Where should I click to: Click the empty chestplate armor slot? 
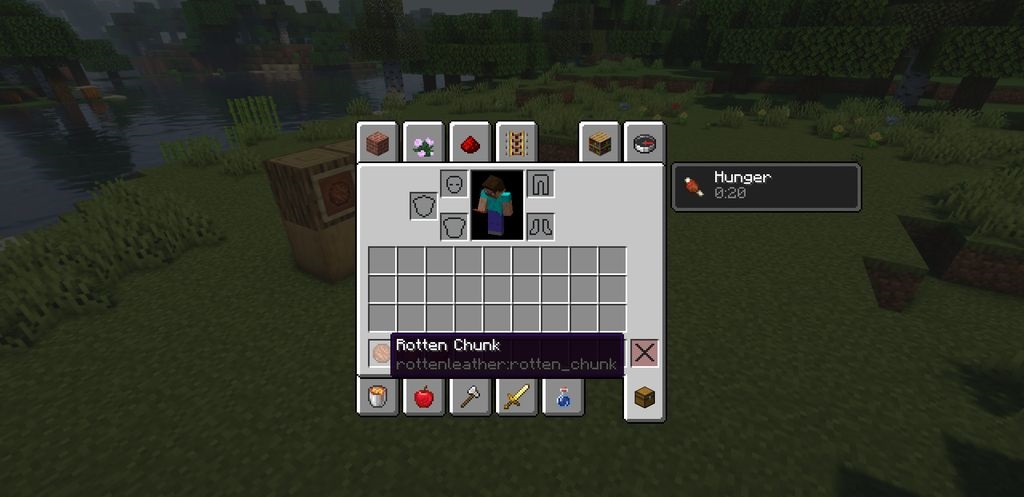(454, 227)
